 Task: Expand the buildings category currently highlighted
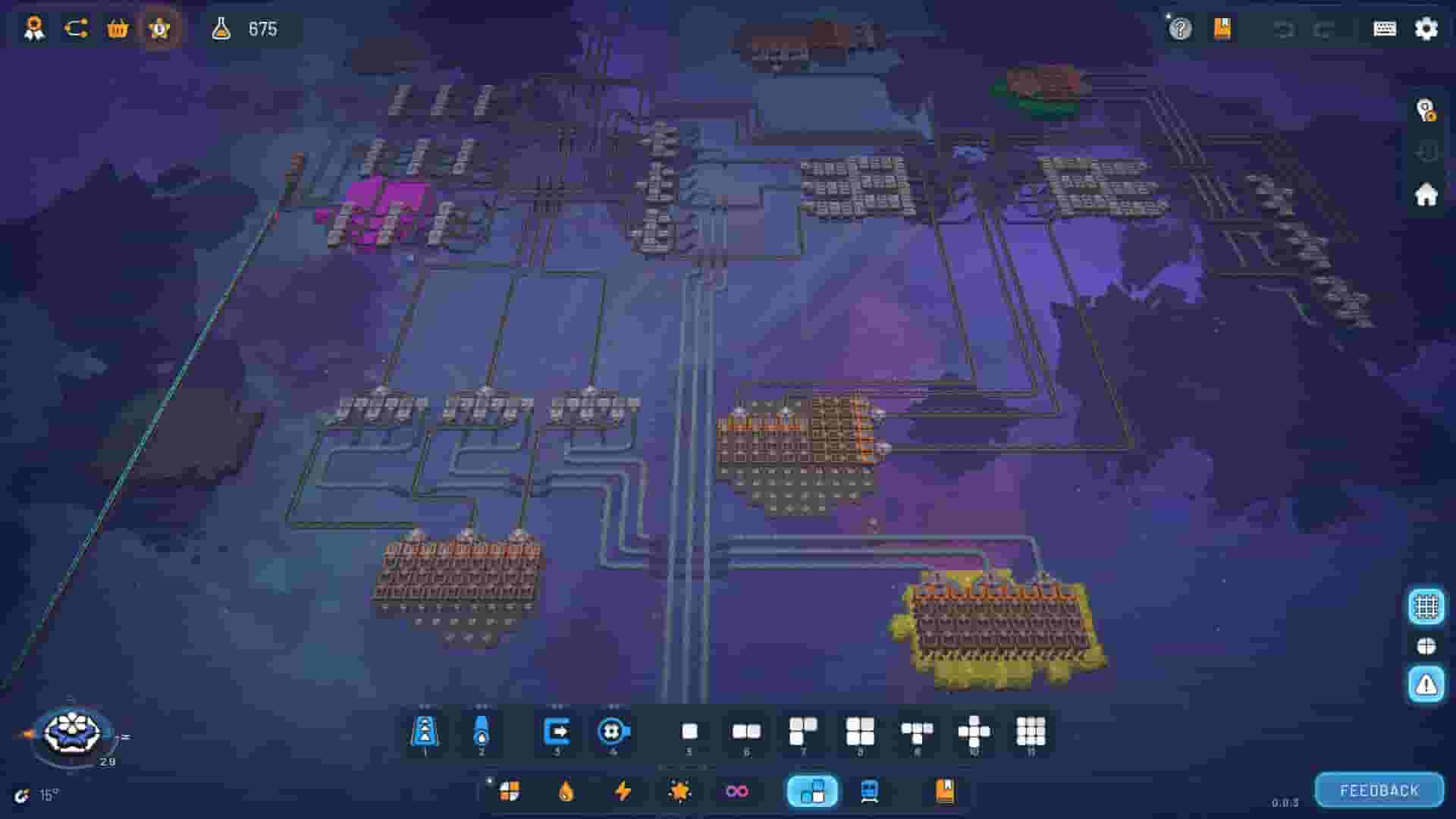(x=811, y=792)
